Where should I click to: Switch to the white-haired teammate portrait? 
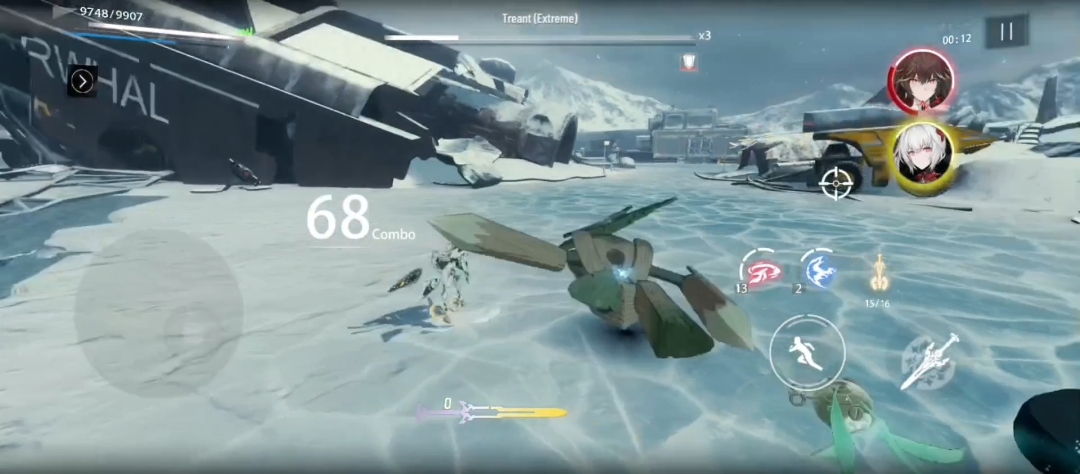click(920, 157)
